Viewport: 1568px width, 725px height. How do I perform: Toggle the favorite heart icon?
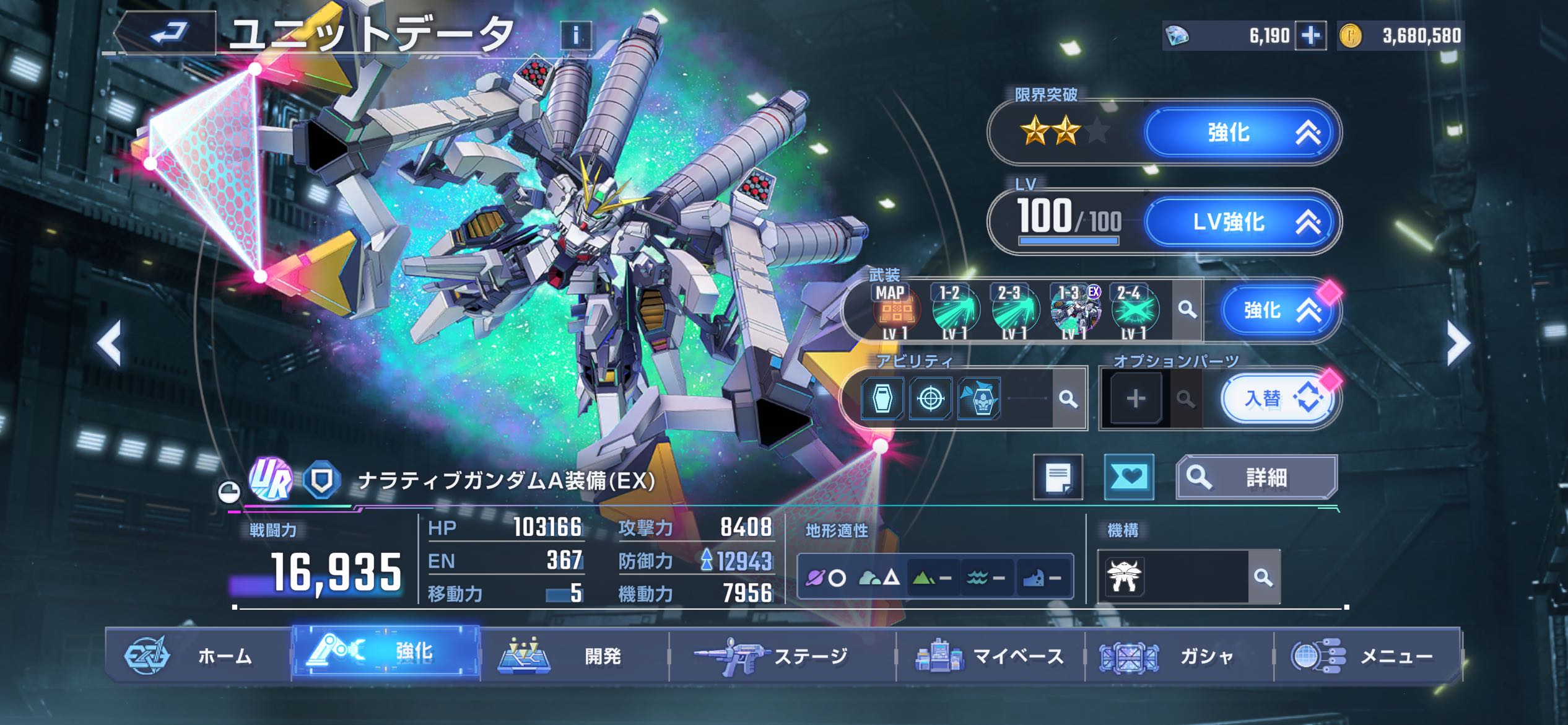point(1129,477)
